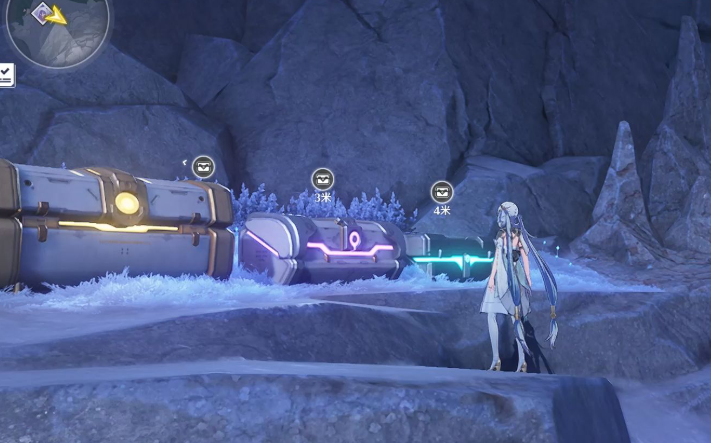
Task: Select the chest marker labeled 3米
Action: (322, 179)
